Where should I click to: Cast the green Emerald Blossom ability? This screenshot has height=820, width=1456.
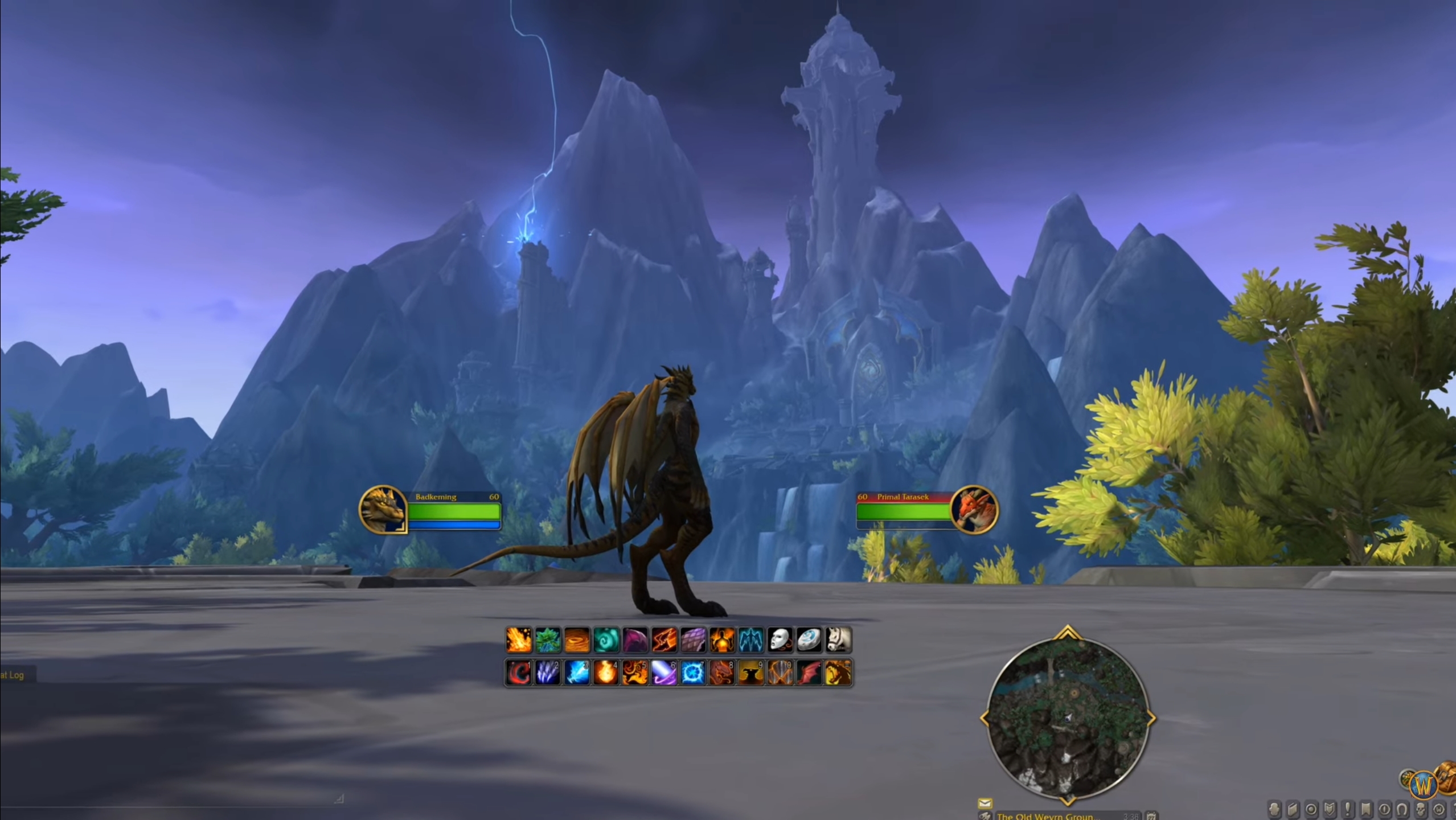coord(547,639)
